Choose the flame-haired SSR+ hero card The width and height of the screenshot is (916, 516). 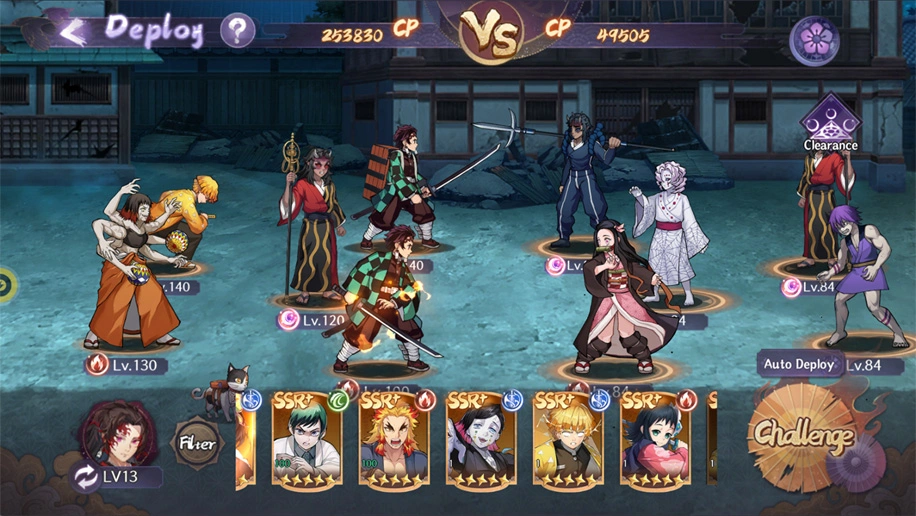click(394, 439)
